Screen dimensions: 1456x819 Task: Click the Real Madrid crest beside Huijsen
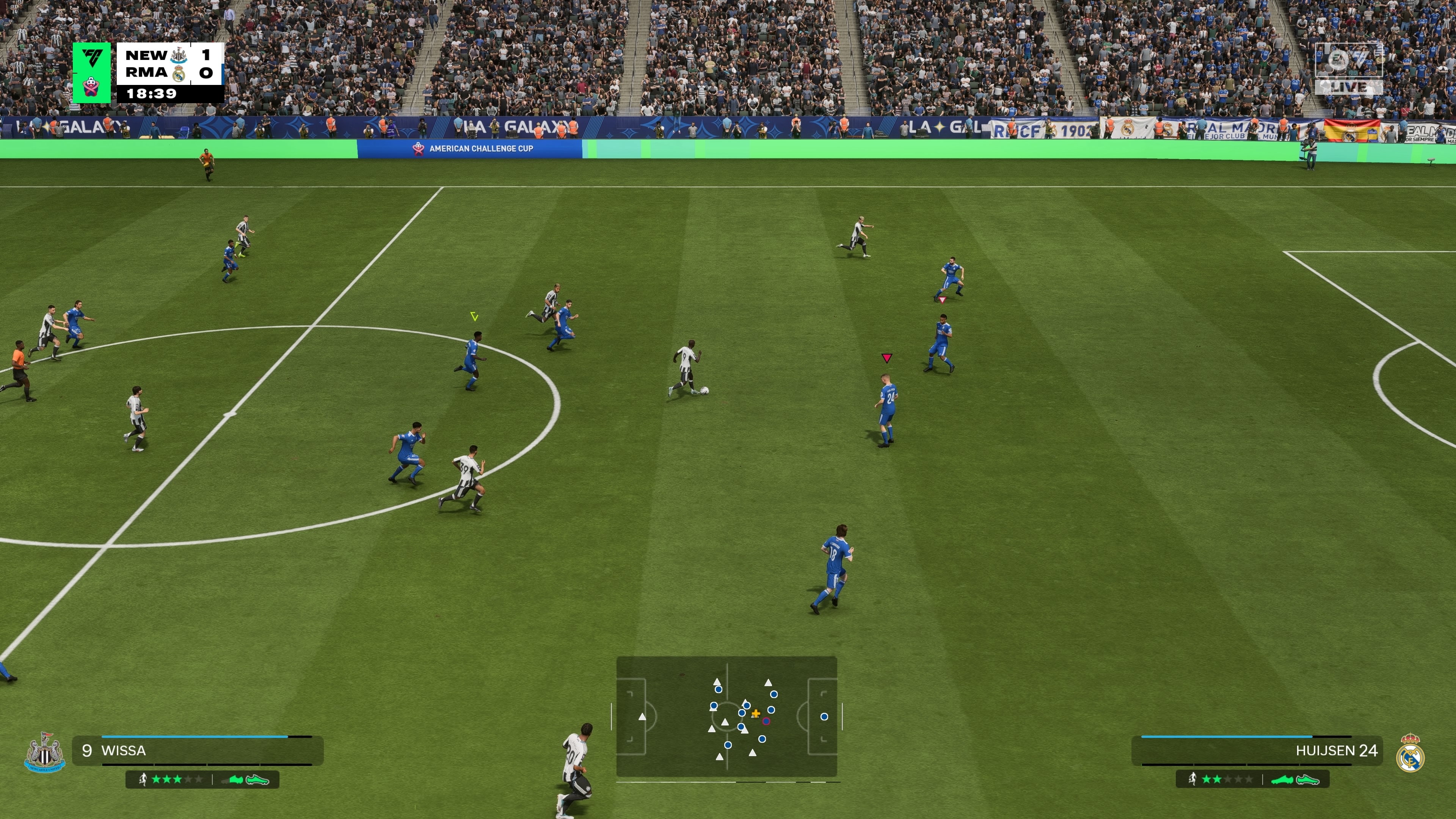click(x=1410, y=753)
